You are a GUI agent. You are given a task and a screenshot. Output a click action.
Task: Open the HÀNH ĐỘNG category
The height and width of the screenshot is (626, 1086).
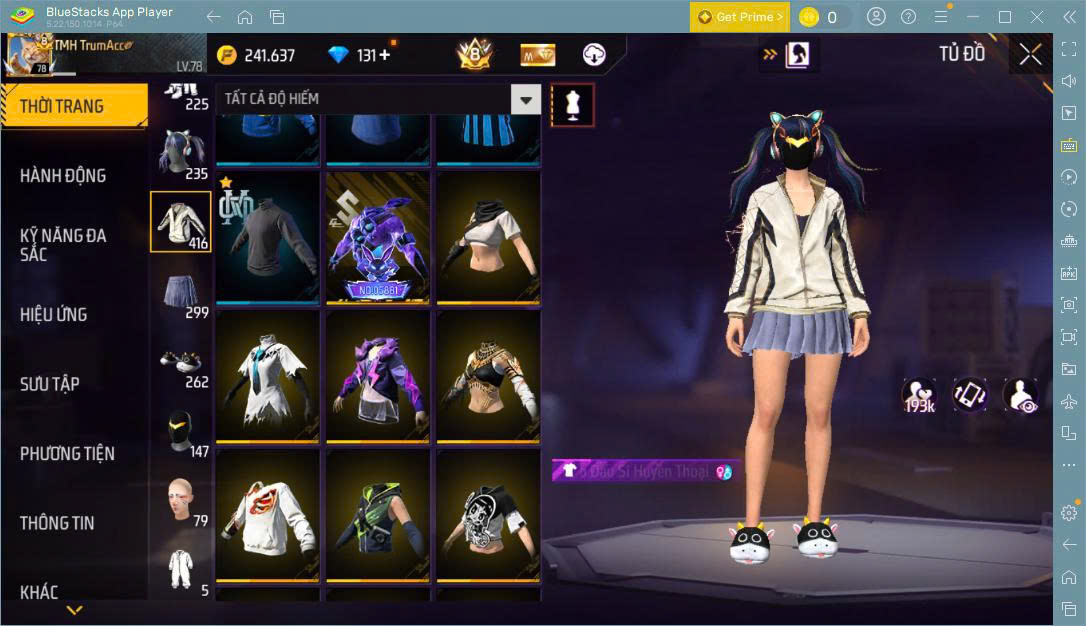[63, 176]
